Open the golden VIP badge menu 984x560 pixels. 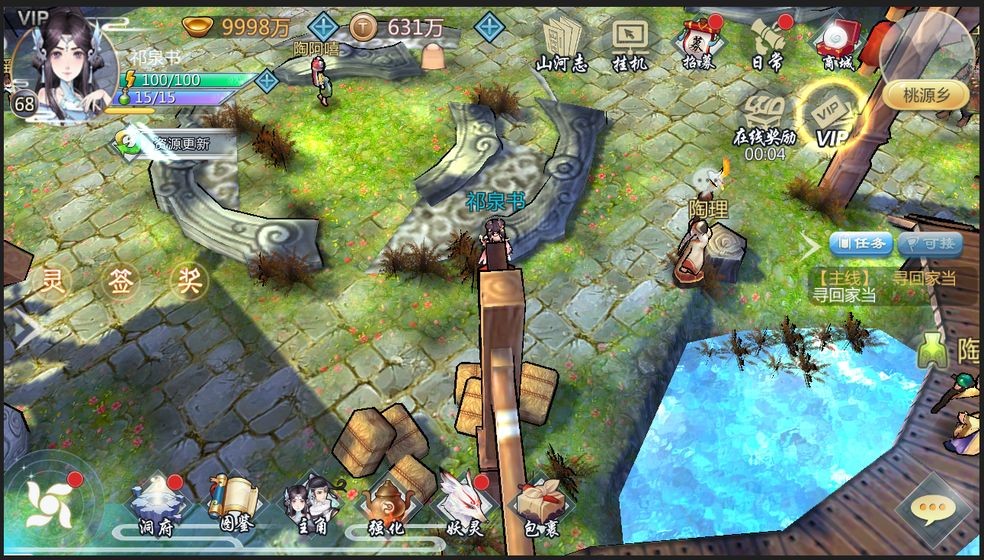[831, 116]
